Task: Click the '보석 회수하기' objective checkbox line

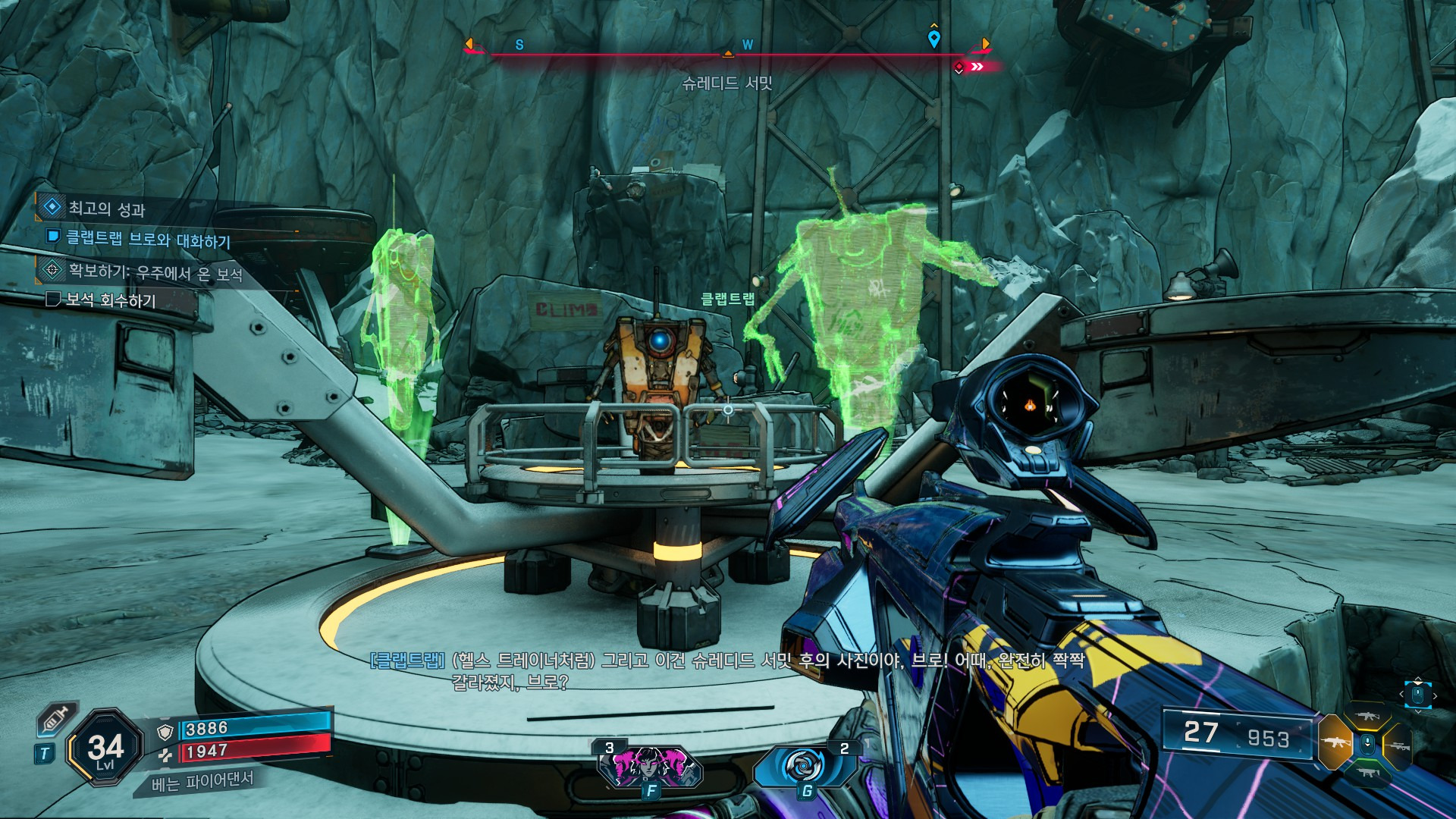Action: (x=111, y=300)
